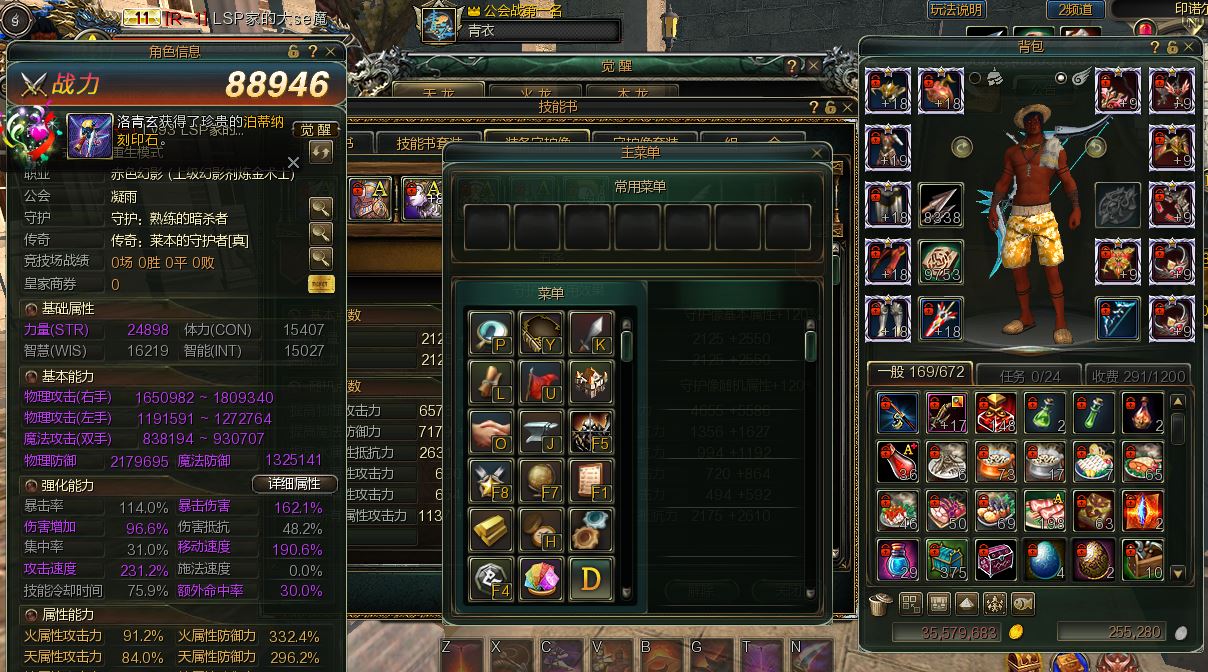Close the 主菜单 main menu window
The image size is (1208, 672).
(x=820, y=153)
